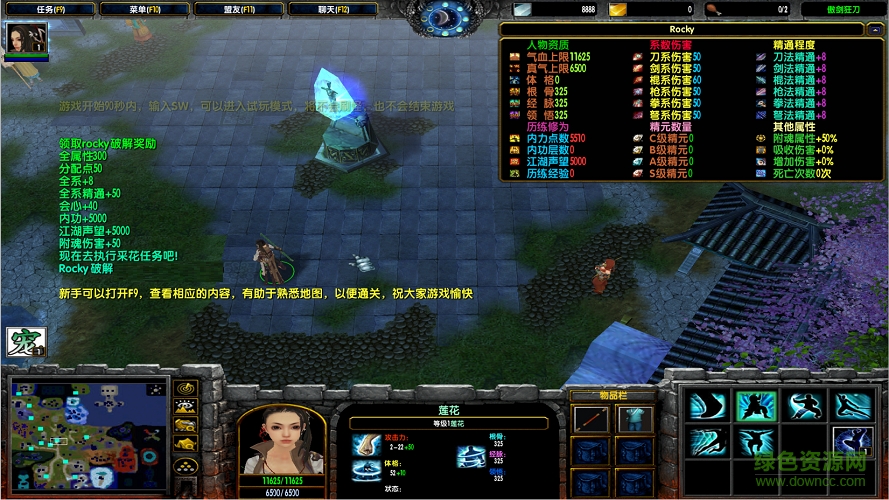This screenshot has height=500, width=889.
Task: Open the green 宠 pet icon
Action: pyautogui.click(x=22, y=343)
